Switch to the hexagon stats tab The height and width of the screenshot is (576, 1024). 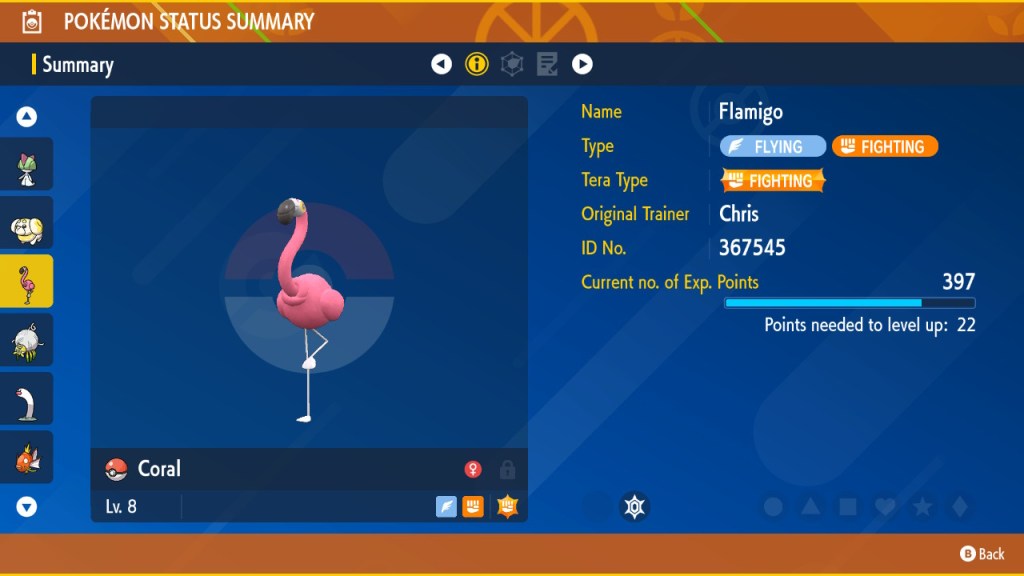512,65
